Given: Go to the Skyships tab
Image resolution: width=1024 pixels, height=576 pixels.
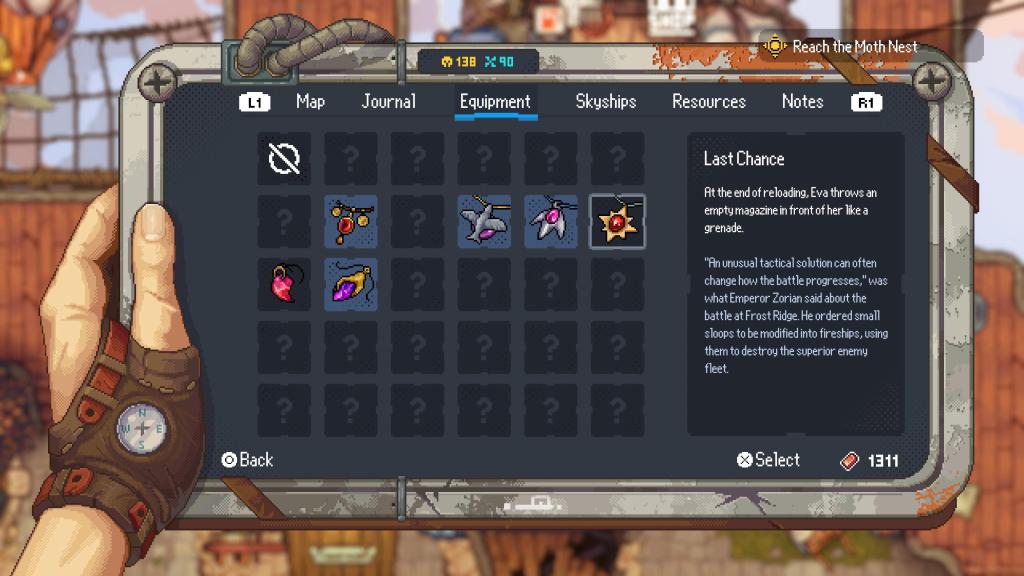Looking at the screenshot, I should click(x=606, y=102).
